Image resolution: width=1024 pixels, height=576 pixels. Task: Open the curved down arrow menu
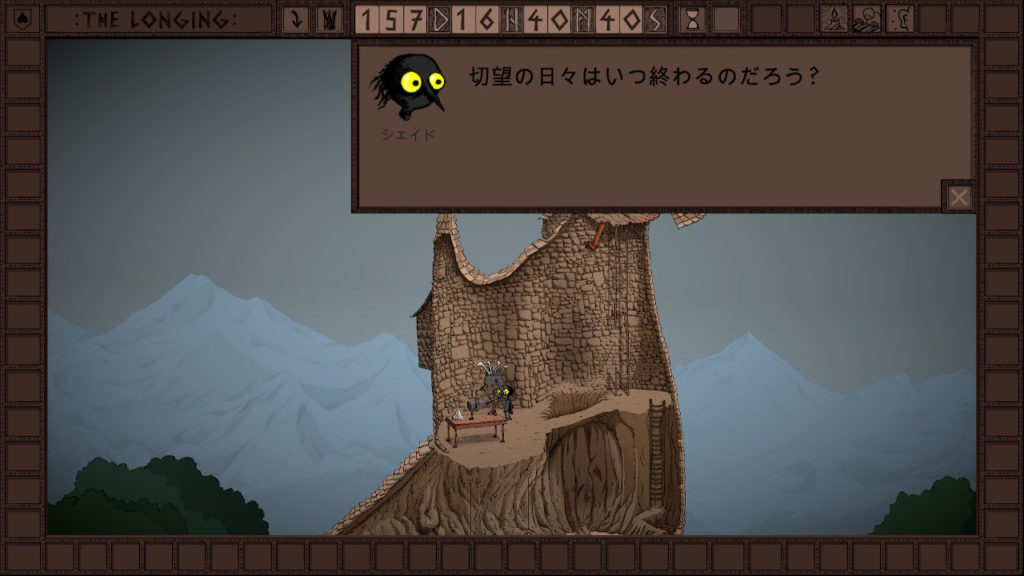coord(295,19)
